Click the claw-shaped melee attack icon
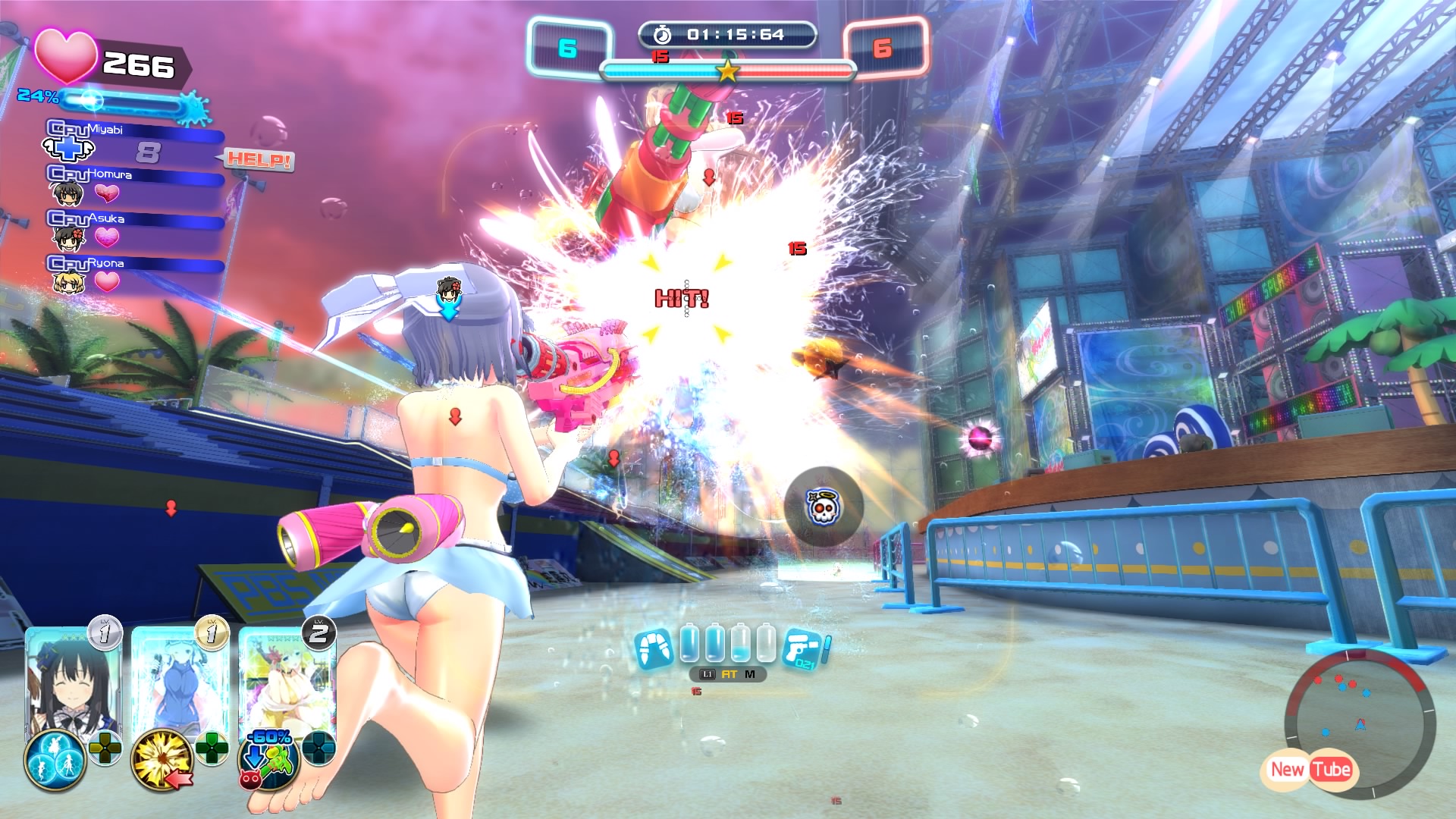Screen dimensions: 1456x819 click(654, 649)
